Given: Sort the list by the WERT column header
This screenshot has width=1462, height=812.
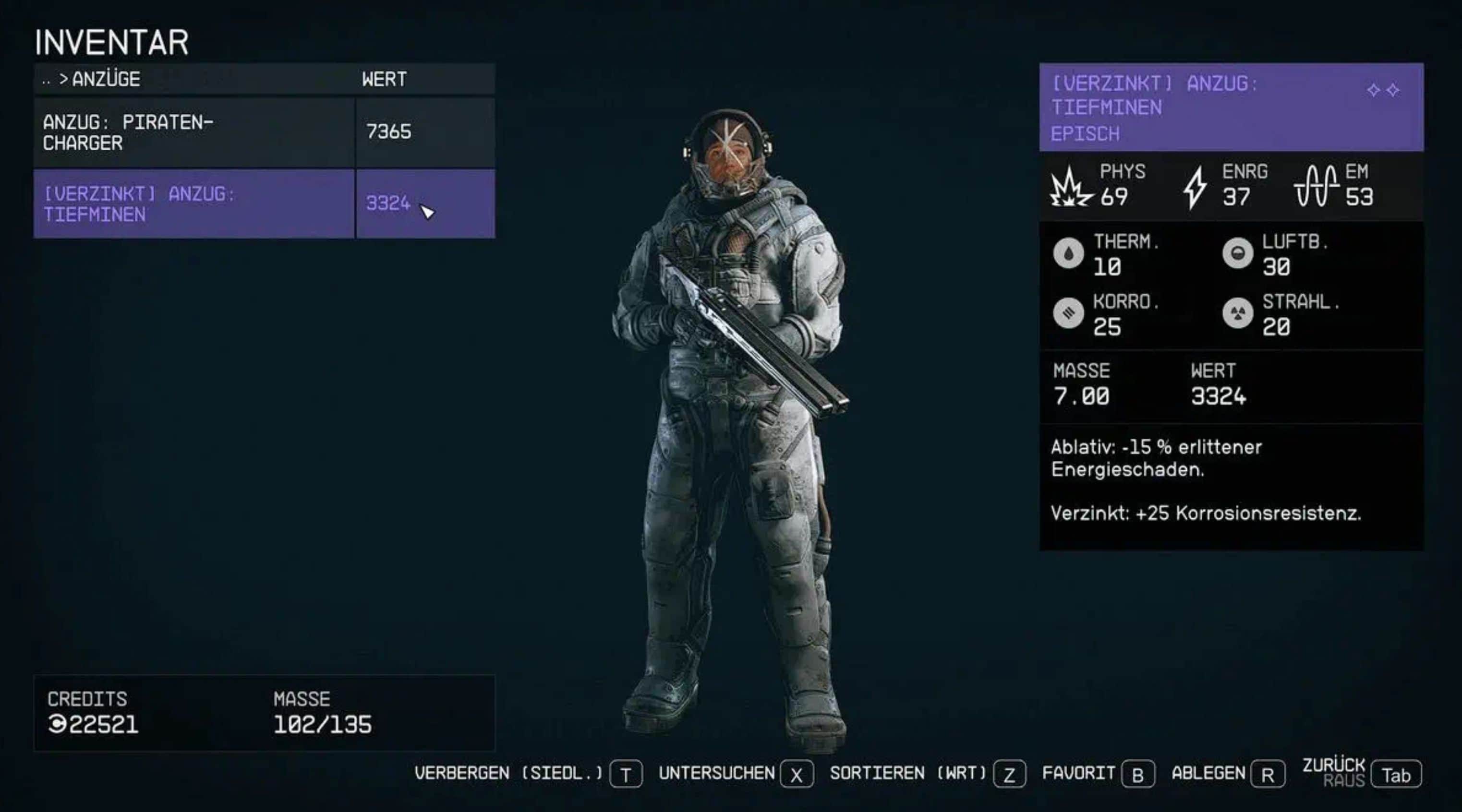Looking at the screenshot, I should click(x=384, y=80).
